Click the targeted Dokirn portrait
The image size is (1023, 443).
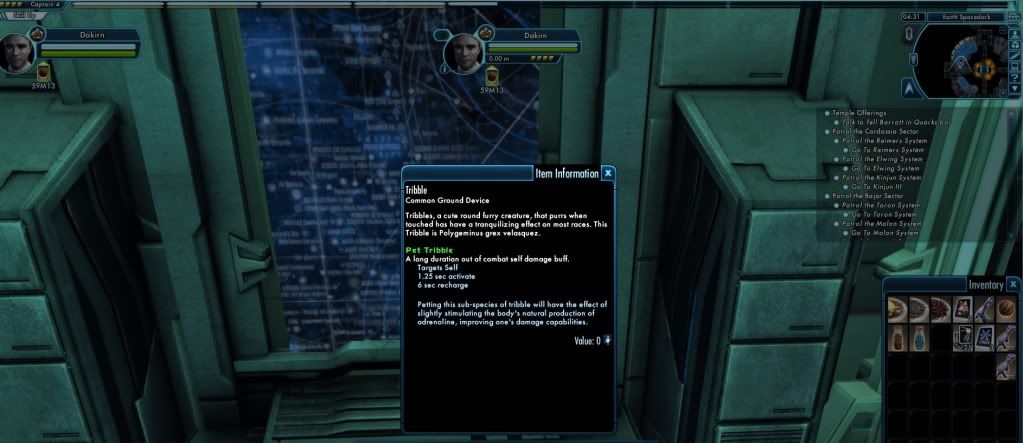(461, 51)
